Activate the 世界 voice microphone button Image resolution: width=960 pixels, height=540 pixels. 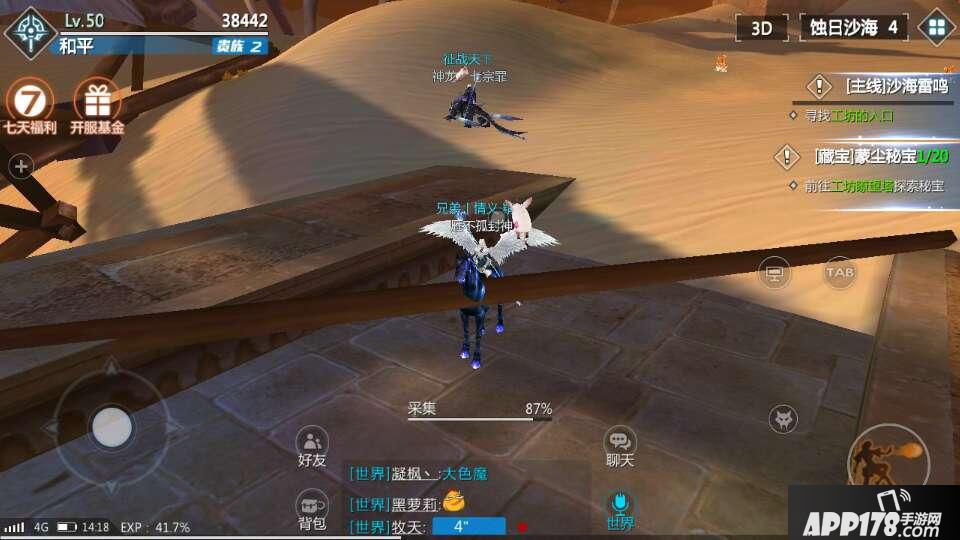[x=620, y=507]
